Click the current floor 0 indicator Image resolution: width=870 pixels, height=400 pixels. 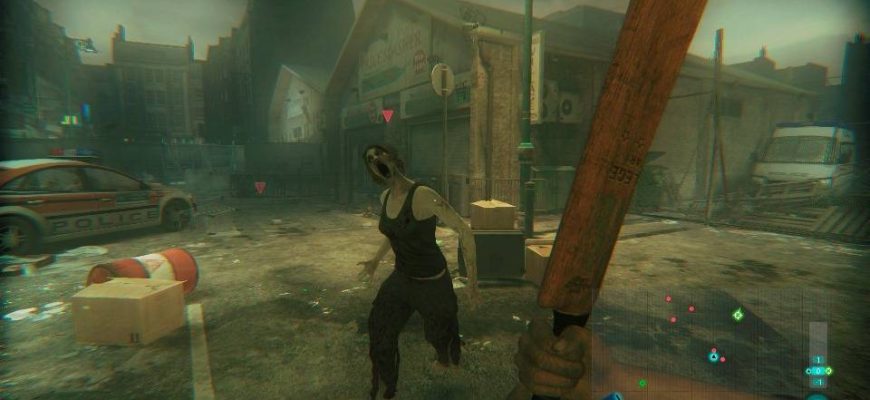pyautogui.click(x=818, y=371)
